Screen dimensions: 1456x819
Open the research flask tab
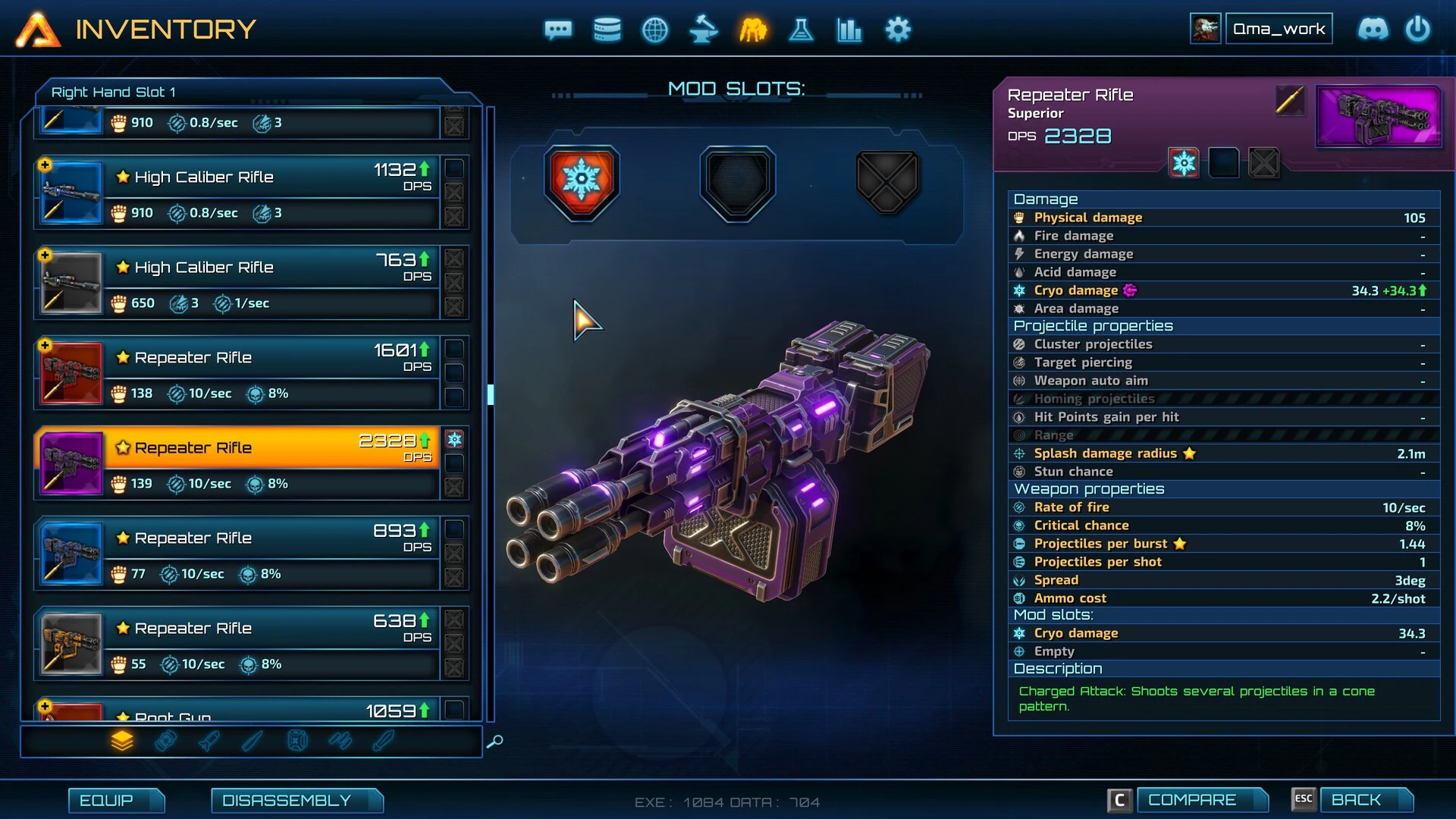[x=801, y=30]
